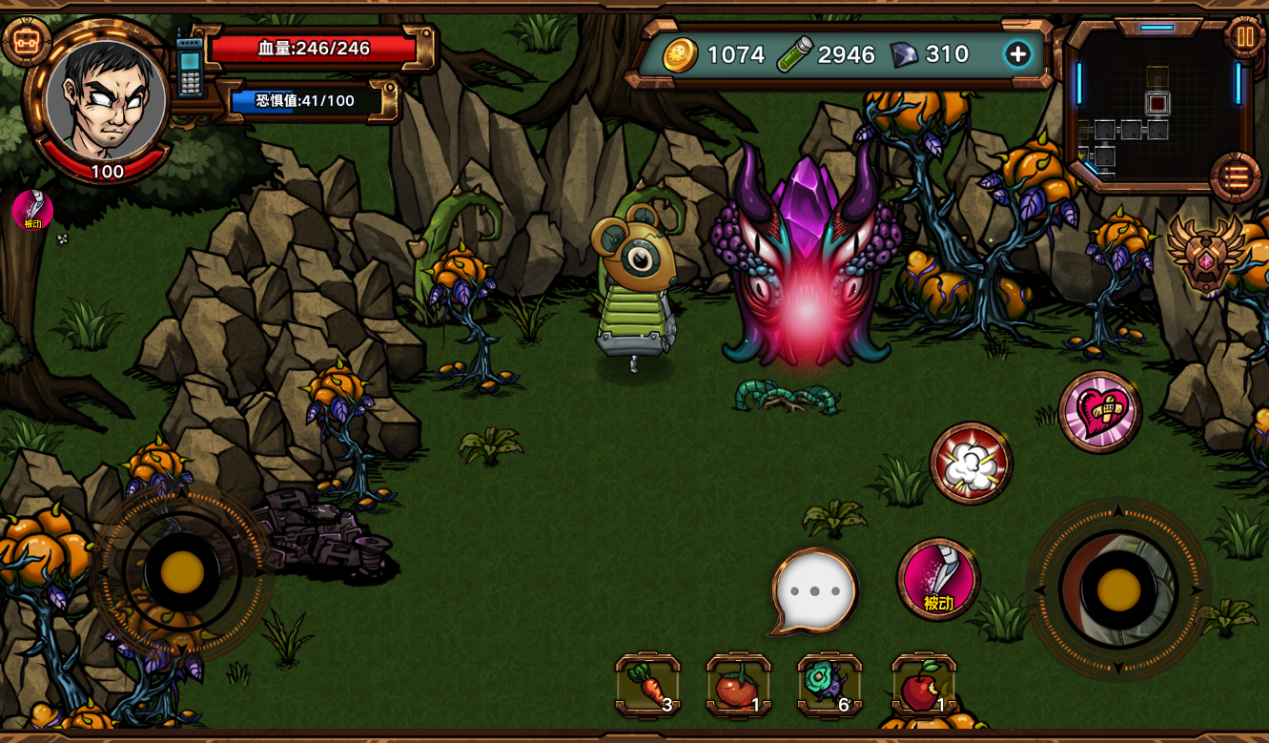Open the chat speech bubble

(815, 591)
